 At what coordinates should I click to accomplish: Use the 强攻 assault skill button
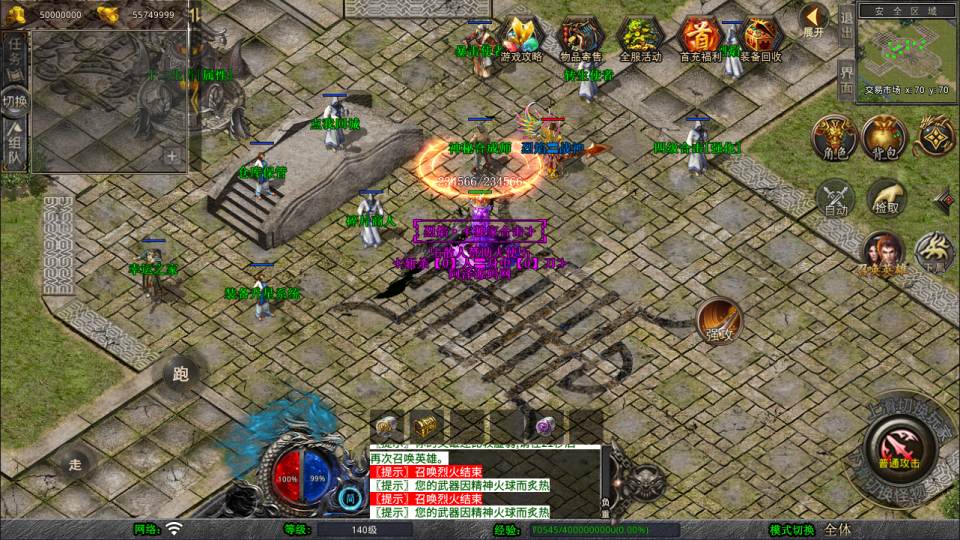pyautogui.click(x=718, y=320)
